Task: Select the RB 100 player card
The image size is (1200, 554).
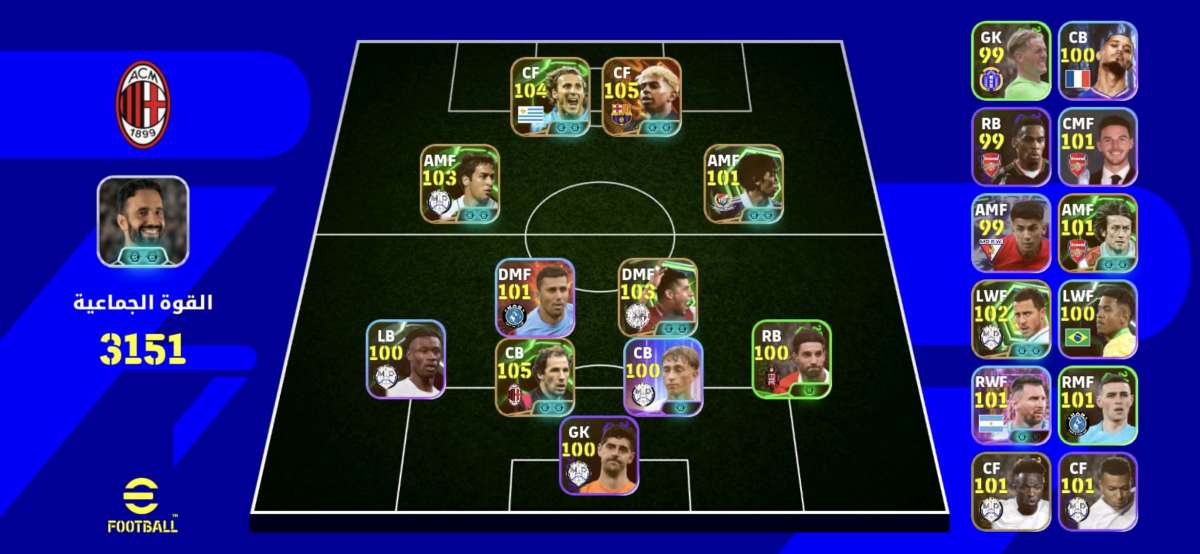Action: (791, 358)
